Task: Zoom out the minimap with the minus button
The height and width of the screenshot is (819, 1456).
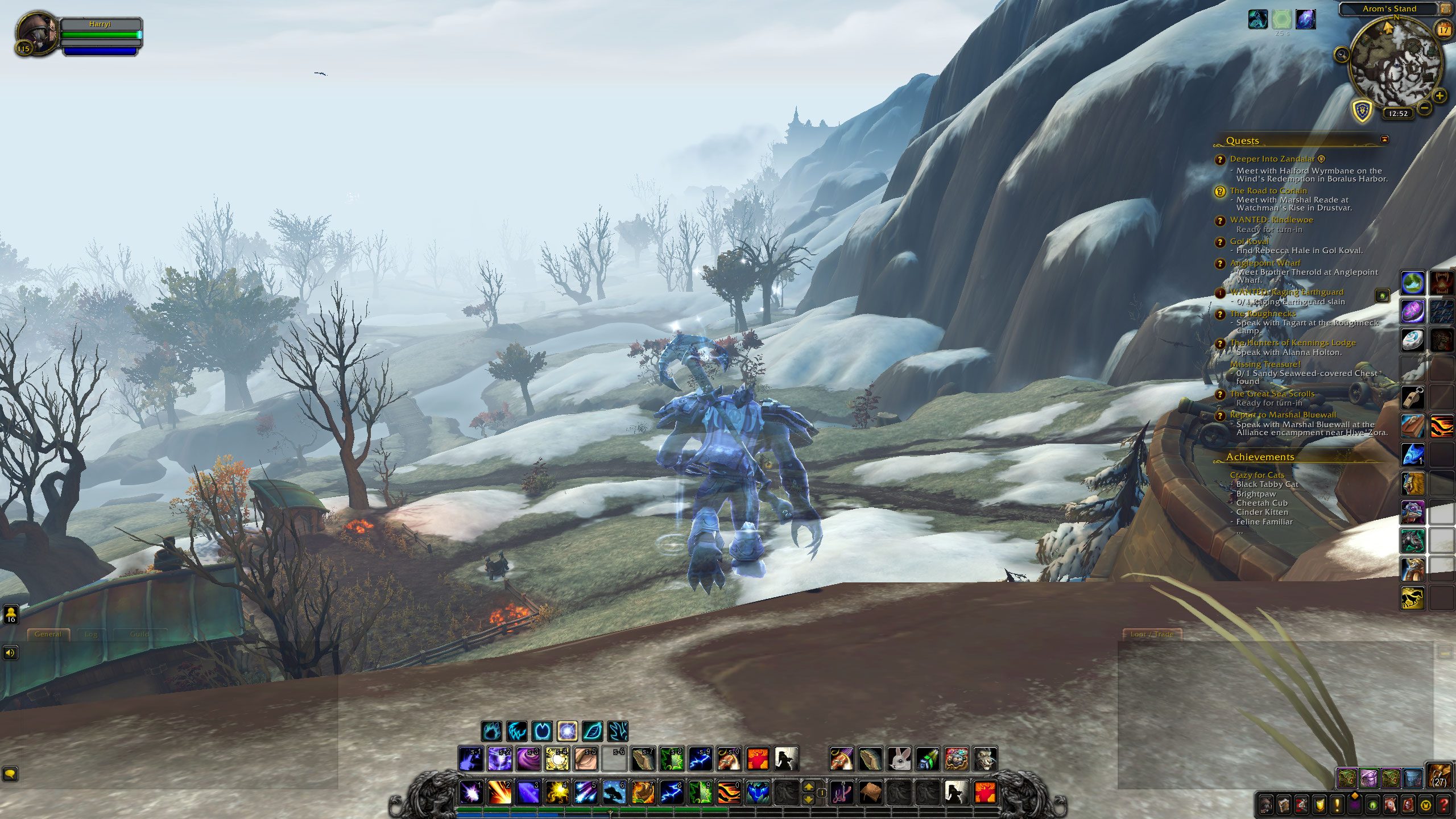Action: tap(1424, 107)
